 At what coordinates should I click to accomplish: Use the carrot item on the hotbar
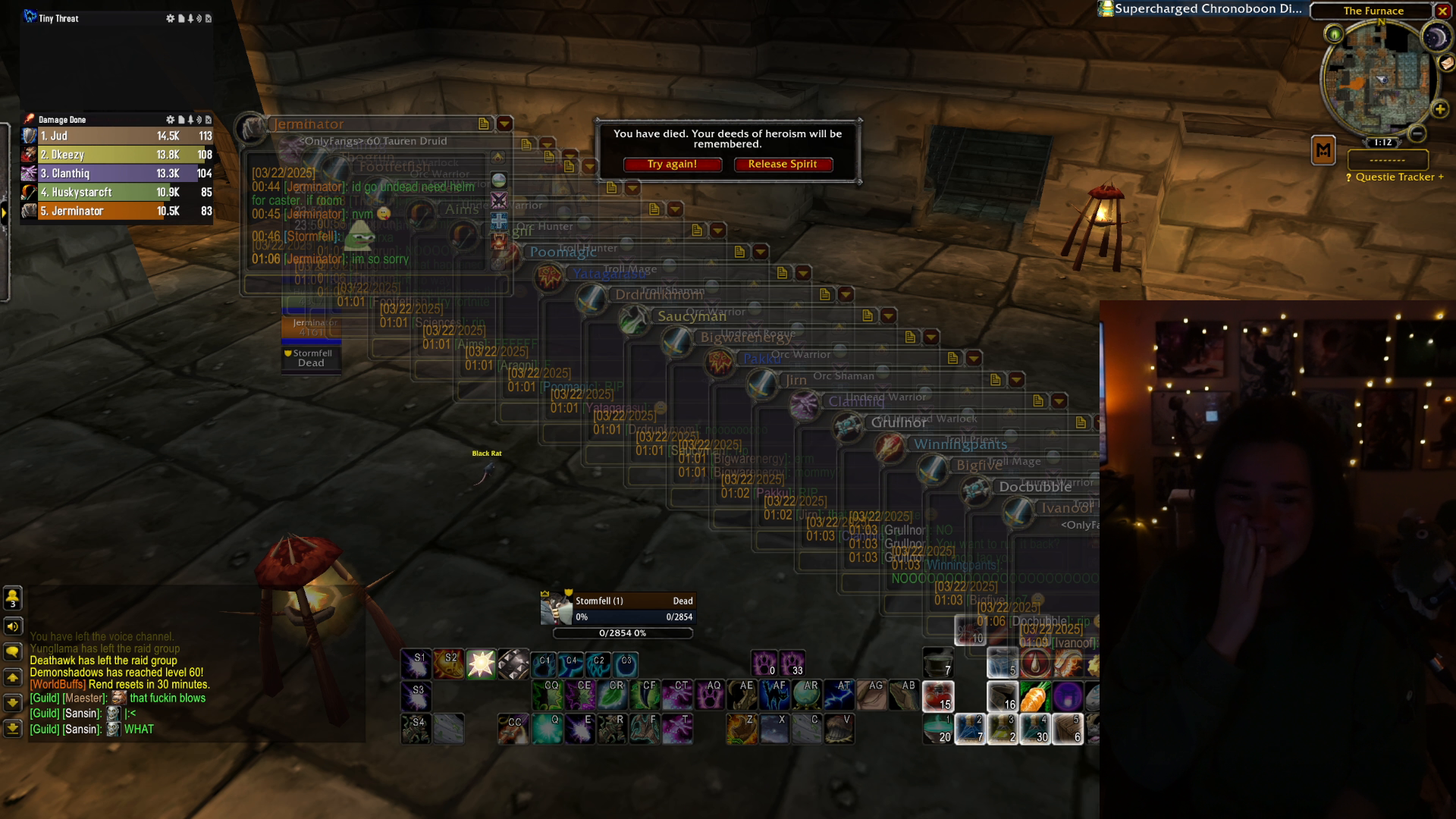1034,697
